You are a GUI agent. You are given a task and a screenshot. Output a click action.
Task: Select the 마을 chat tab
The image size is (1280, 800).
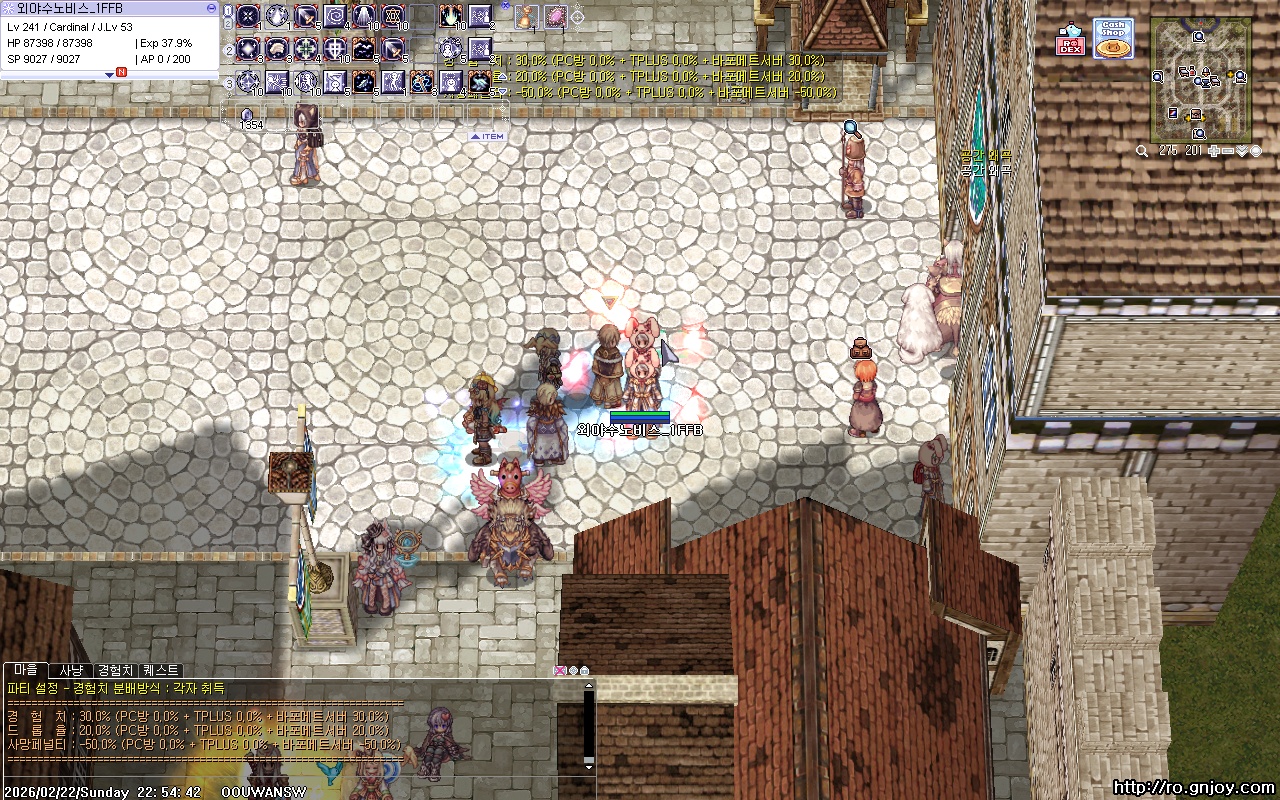[26, 670]
